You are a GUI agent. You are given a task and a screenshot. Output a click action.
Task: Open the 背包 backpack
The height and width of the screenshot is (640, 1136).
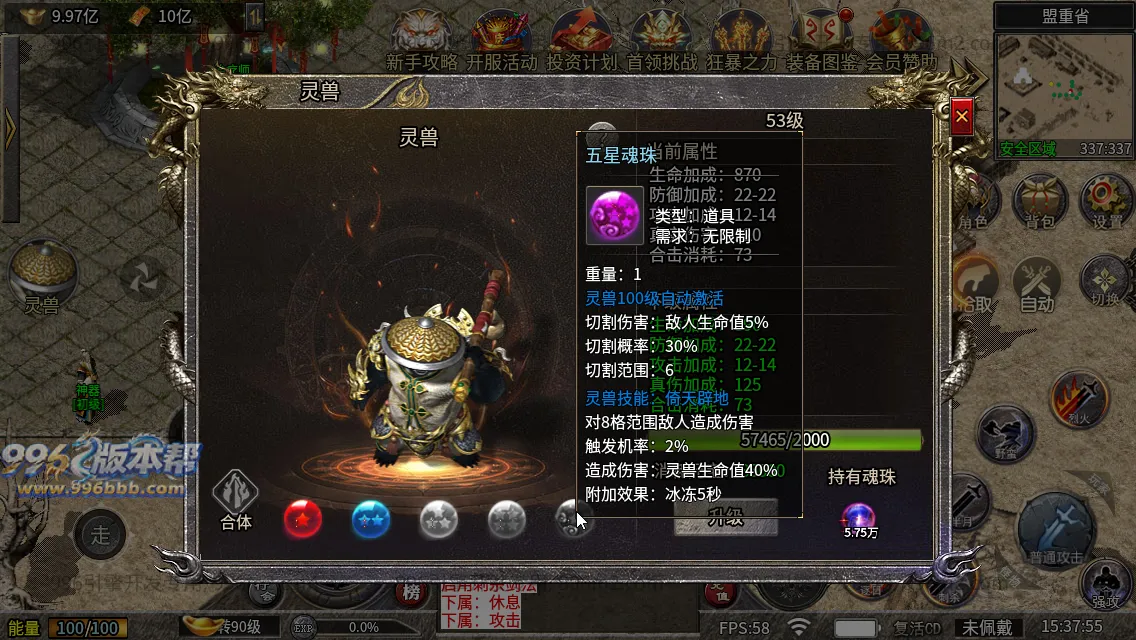click(1040, 200)
